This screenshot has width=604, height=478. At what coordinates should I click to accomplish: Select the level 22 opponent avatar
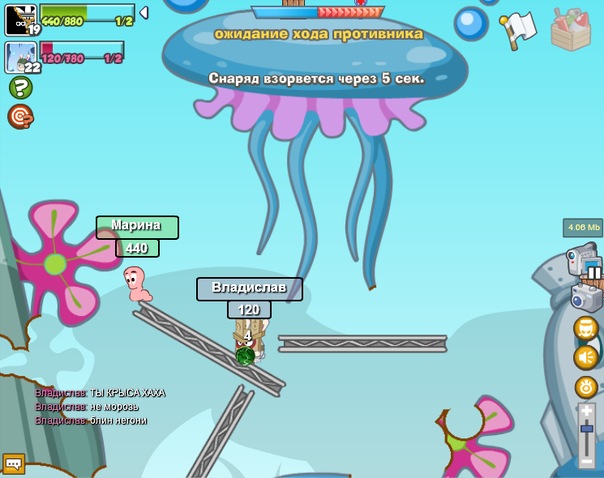21,57
